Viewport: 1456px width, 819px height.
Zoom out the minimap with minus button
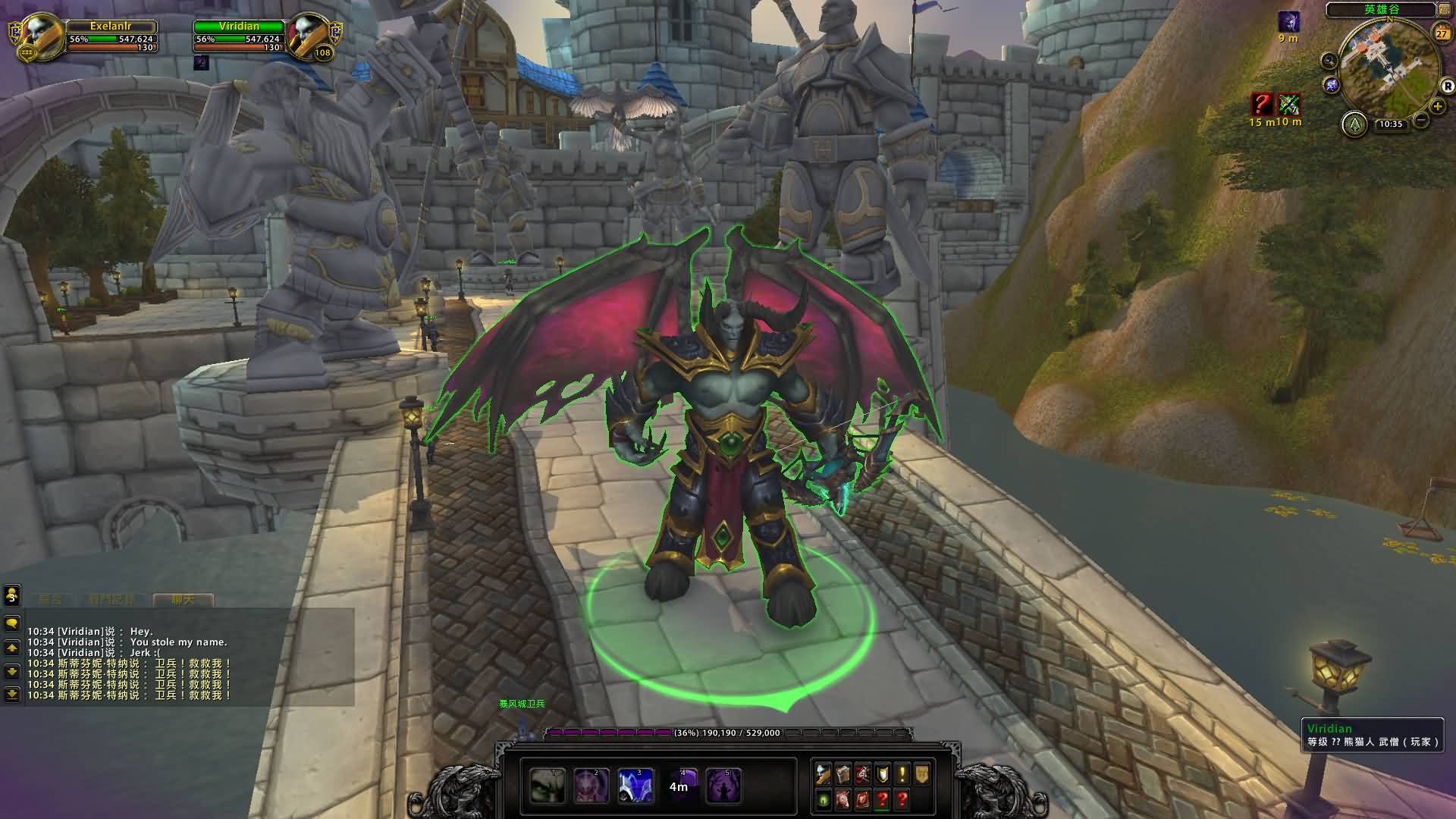(1421, 120)
